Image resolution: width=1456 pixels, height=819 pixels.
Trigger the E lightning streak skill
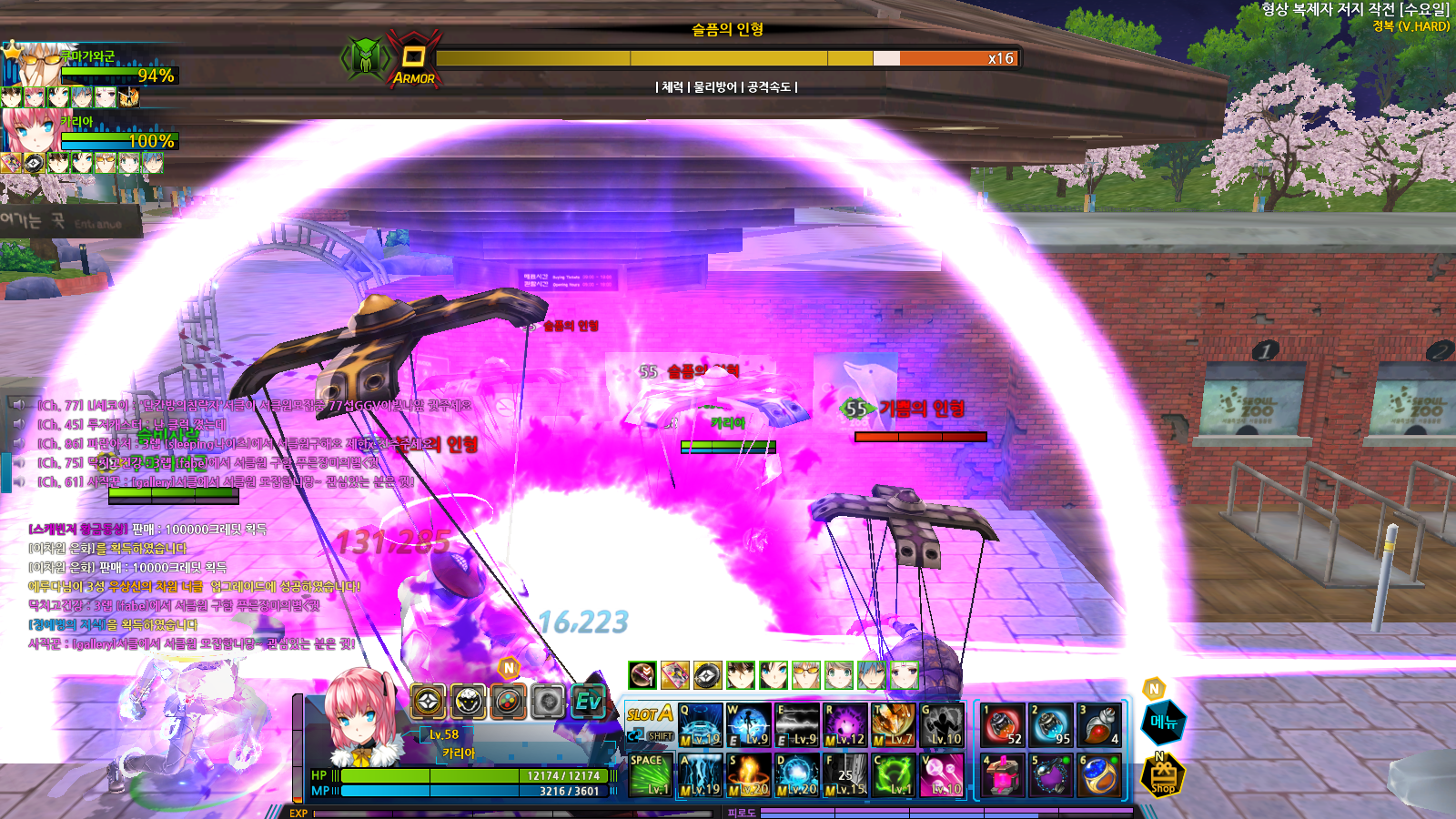[797, 725]
